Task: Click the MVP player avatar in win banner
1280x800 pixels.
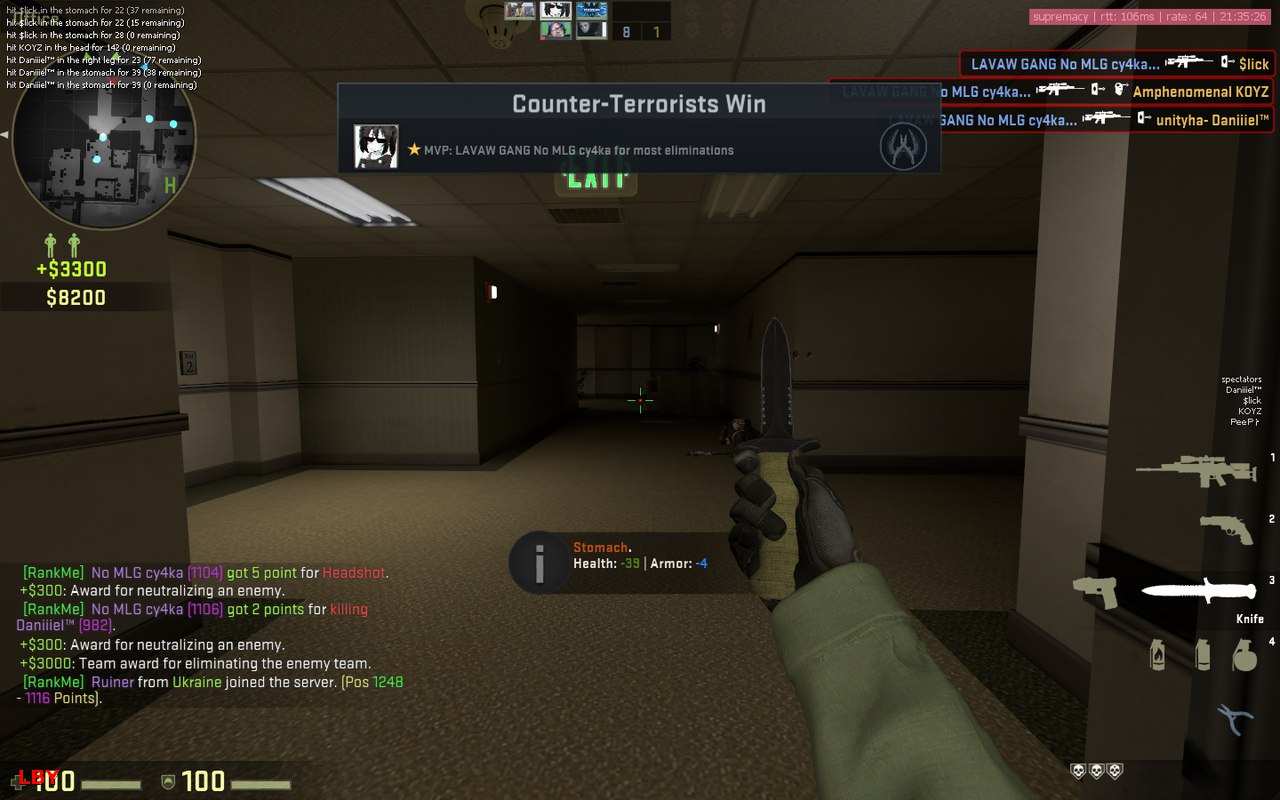Action: pos(376,147)
